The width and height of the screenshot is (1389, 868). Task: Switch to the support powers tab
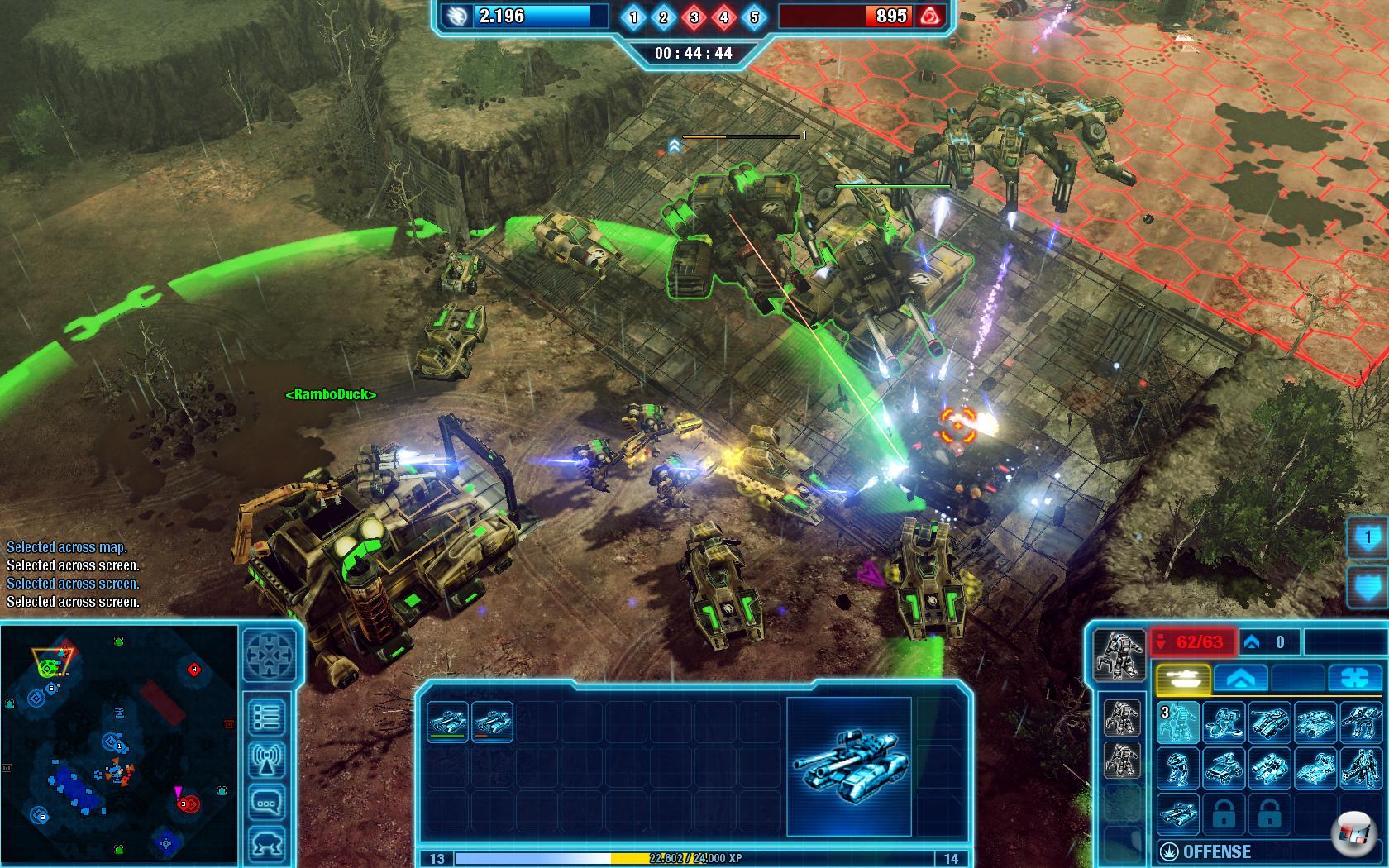[1354, 679]
